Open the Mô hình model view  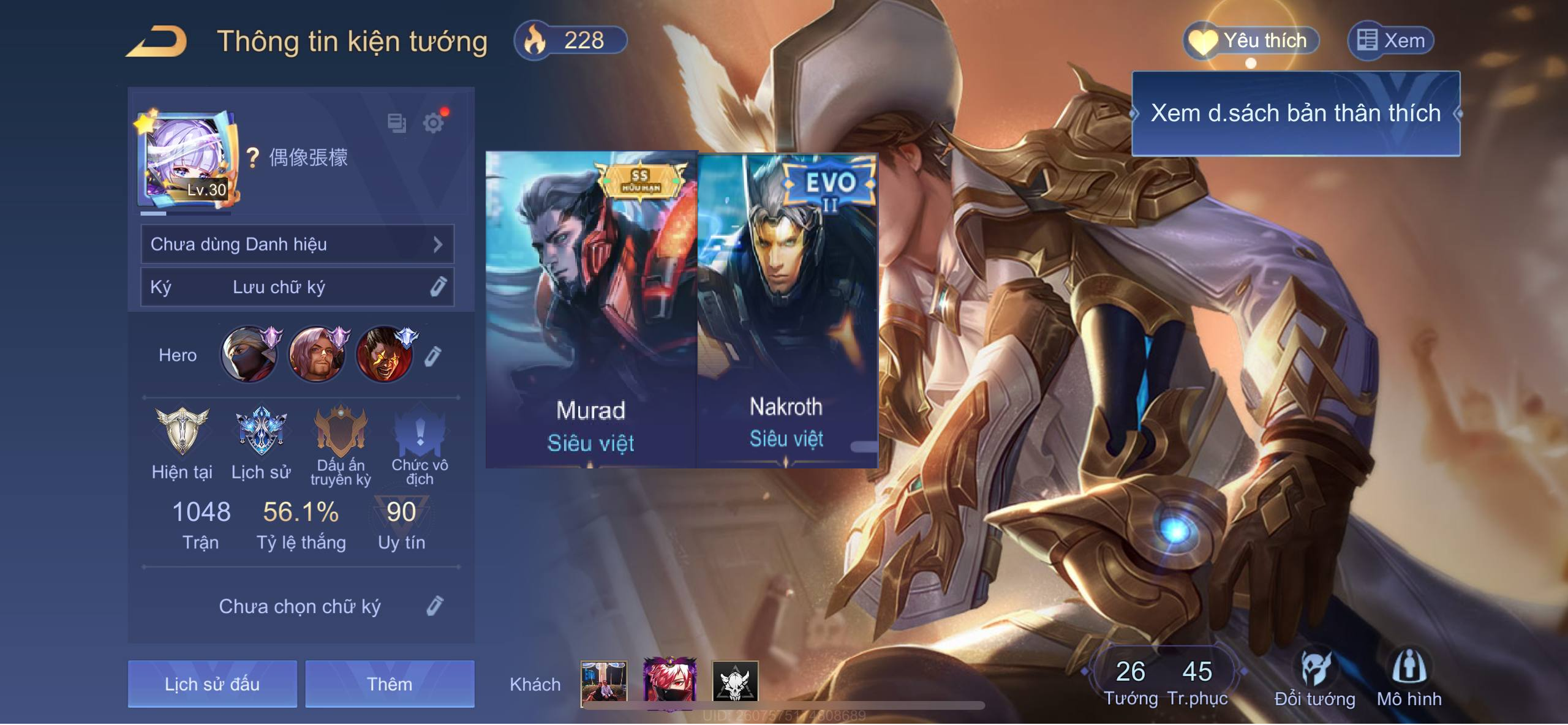[x=1409, y=678]
